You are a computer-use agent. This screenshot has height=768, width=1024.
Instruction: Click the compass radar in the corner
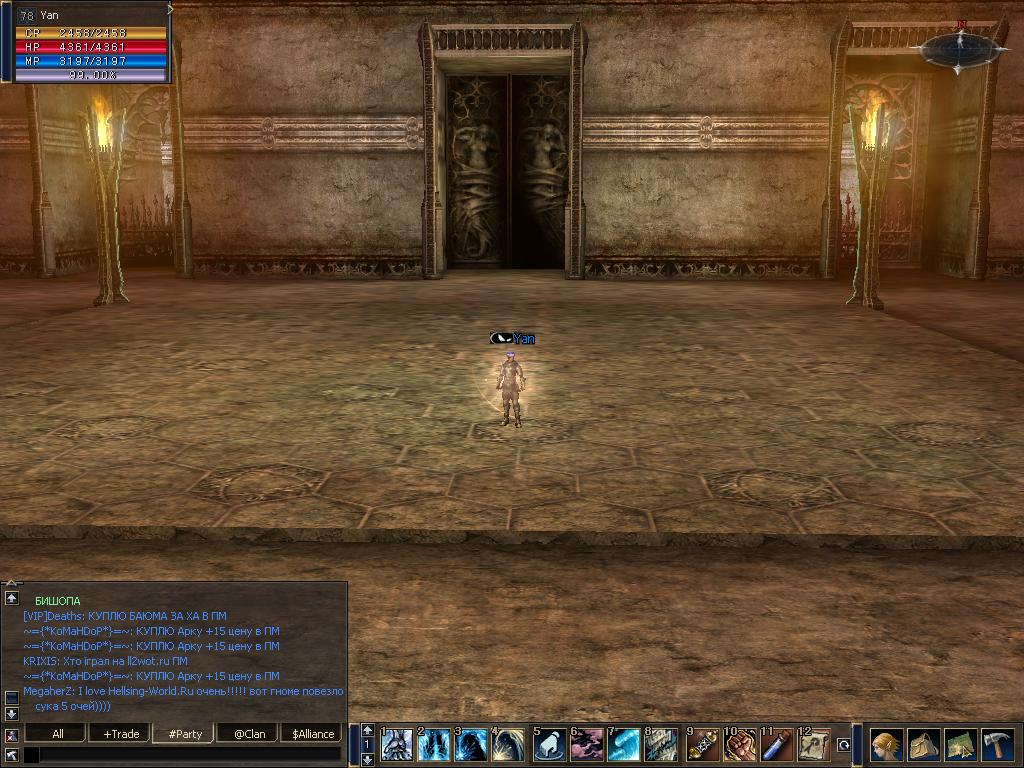(959, 47)
